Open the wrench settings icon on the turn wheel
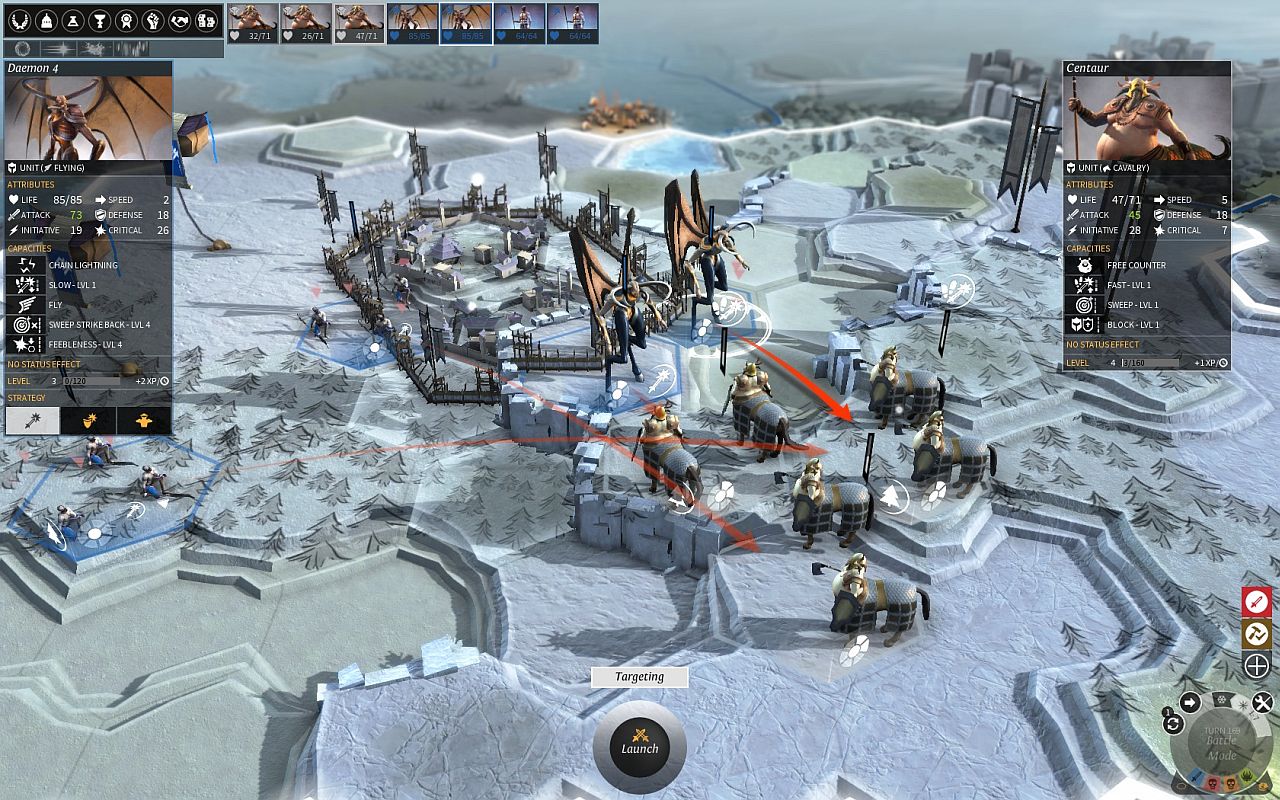Screen dimensions: 1280x800 [1262, 701]
